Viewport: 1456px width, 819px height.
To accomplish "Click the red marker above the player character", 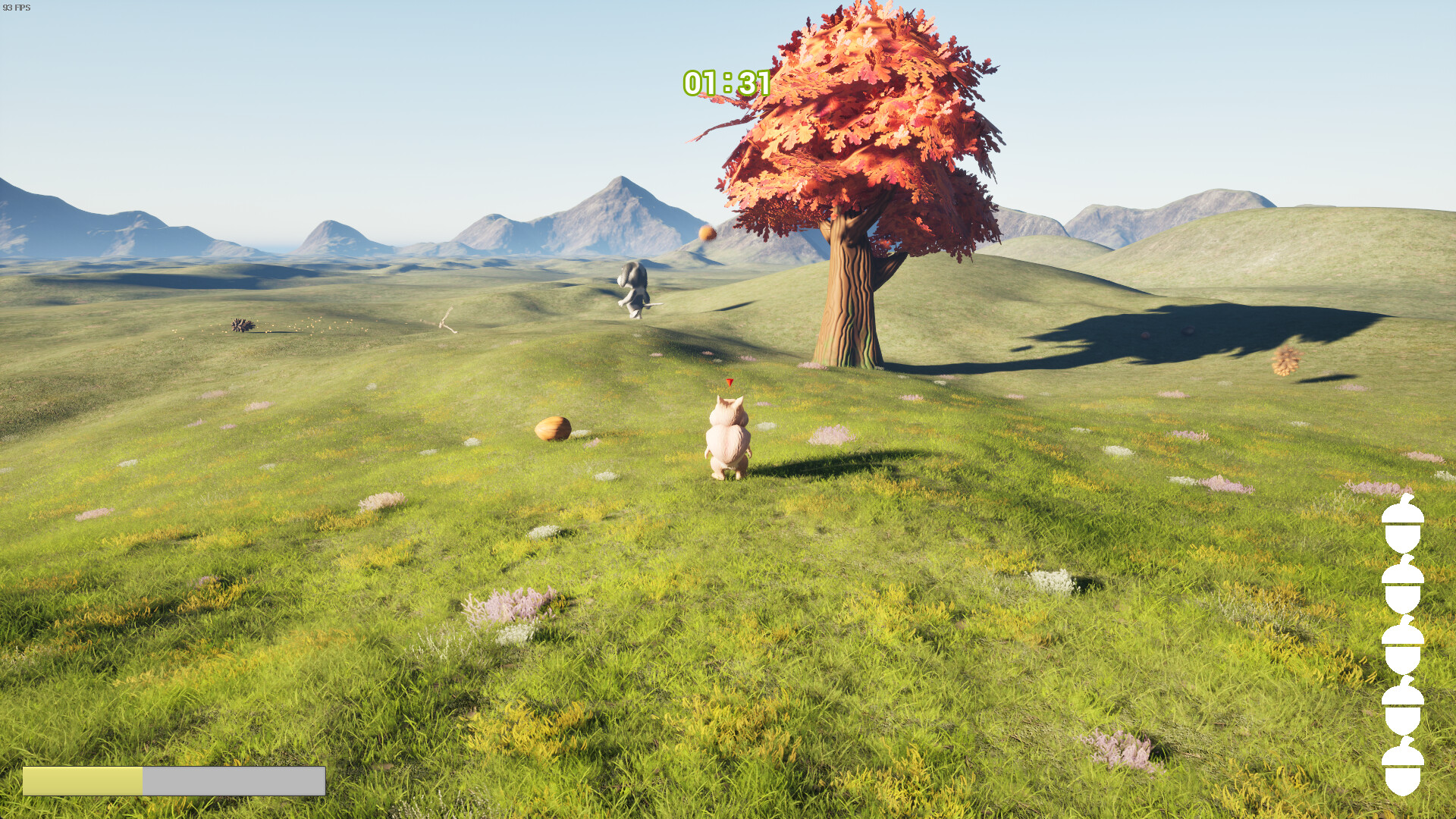I will [x=729, y=383].
